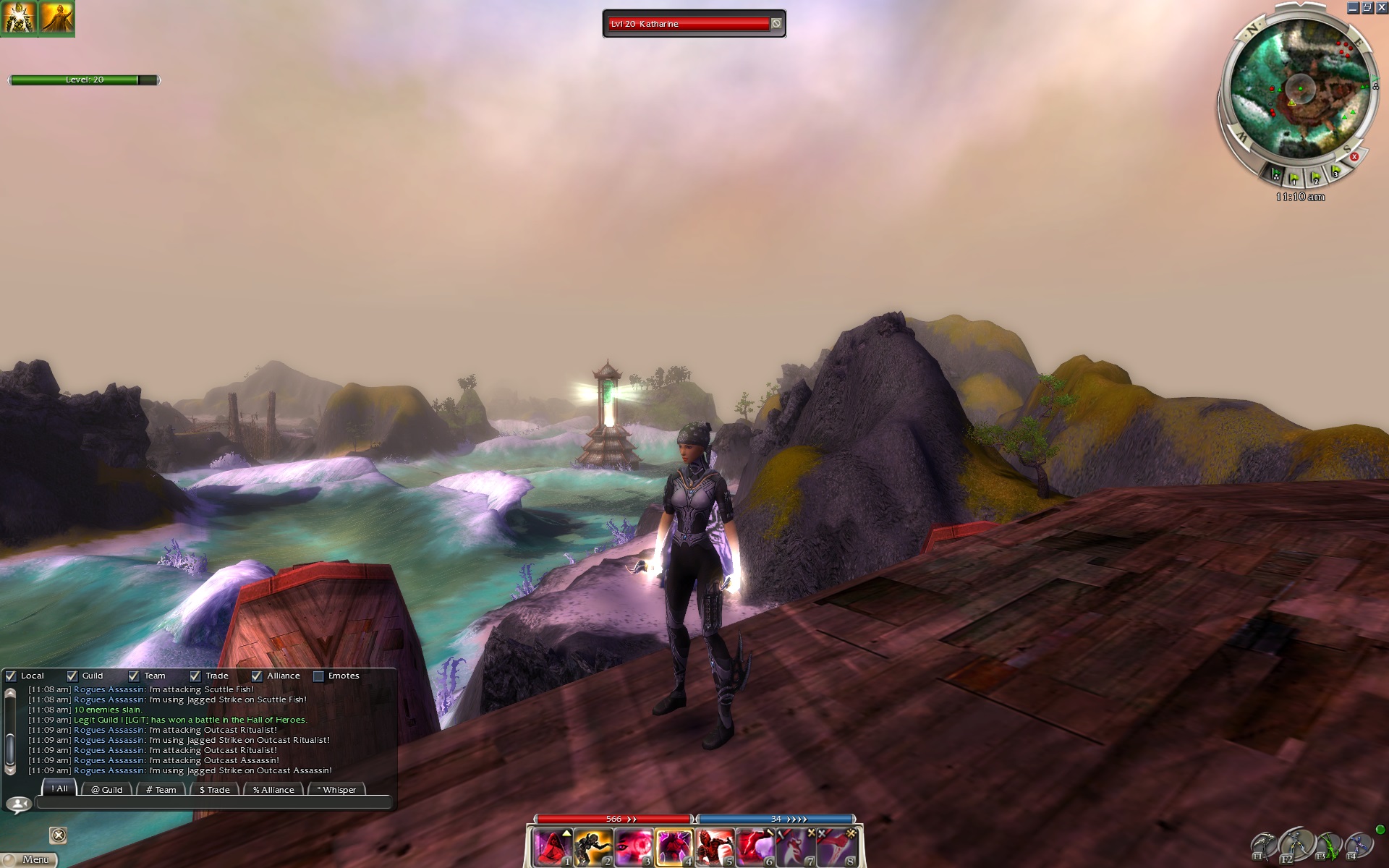Viewport: 1389px width, 868px height.
Task: Switch to the Whisper chat tab
Action: point(336,789)
